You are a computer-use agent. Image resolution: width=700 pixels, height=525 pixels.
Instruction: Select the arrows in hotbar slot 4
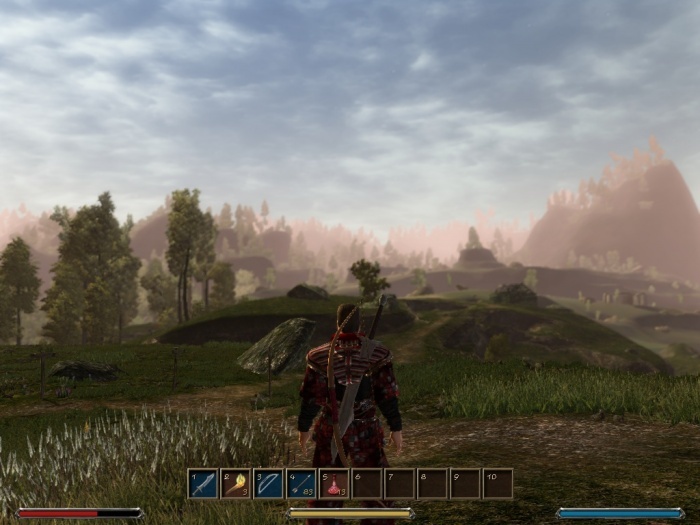[301, 484]
